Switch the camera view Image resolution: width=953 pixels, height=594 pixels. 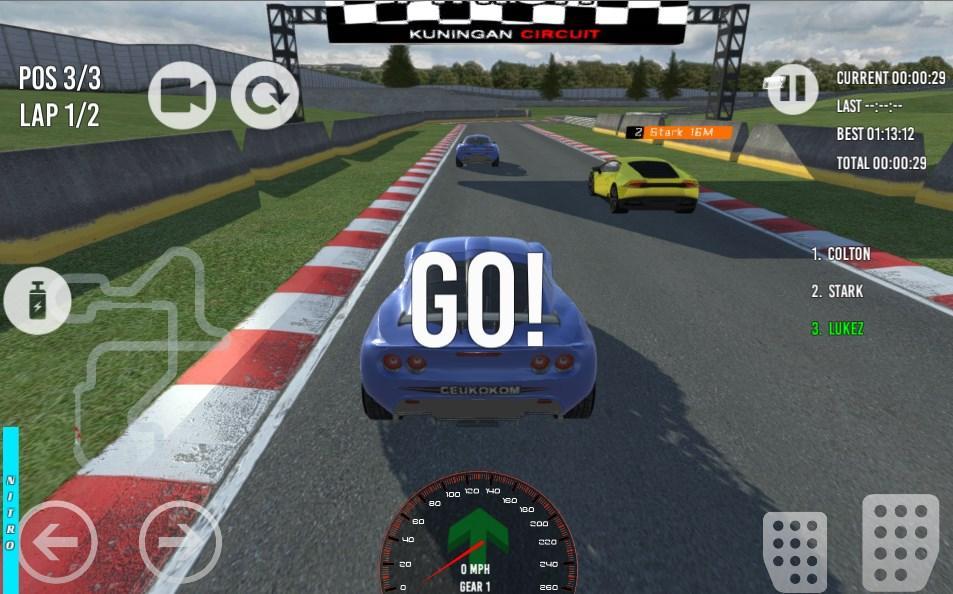182,95
